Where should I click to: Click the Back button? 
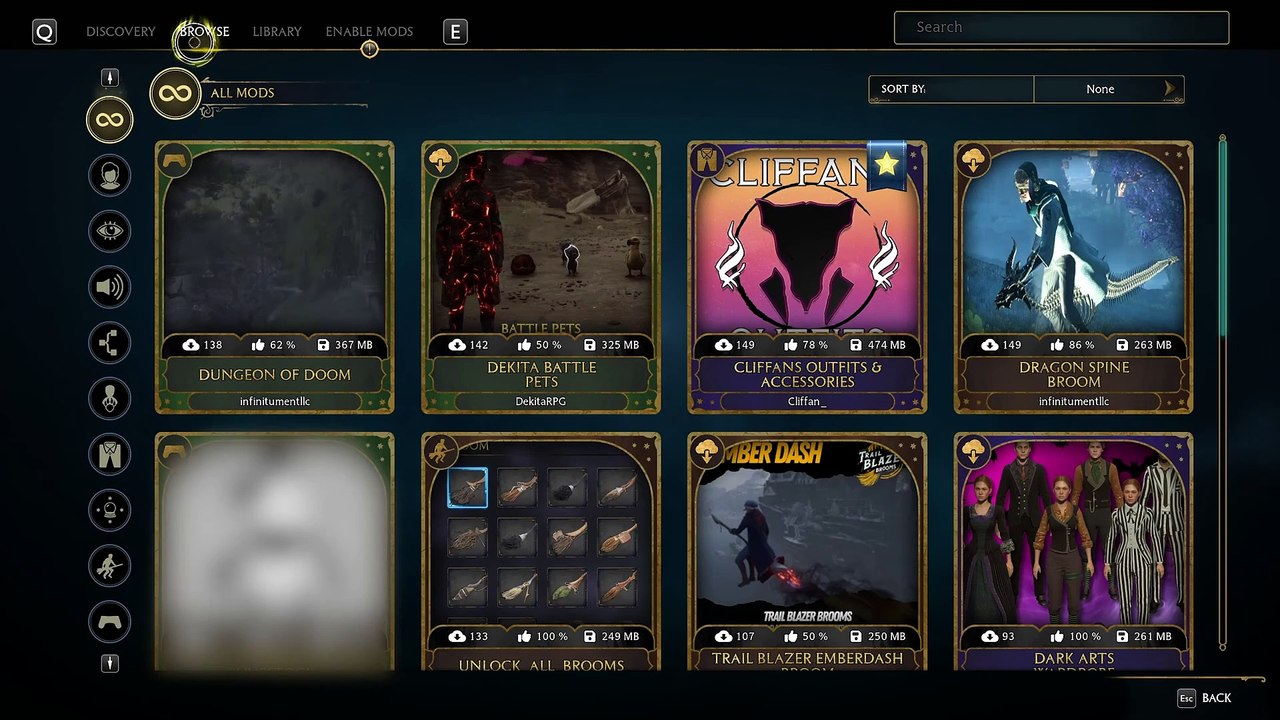coord(1205,698)
